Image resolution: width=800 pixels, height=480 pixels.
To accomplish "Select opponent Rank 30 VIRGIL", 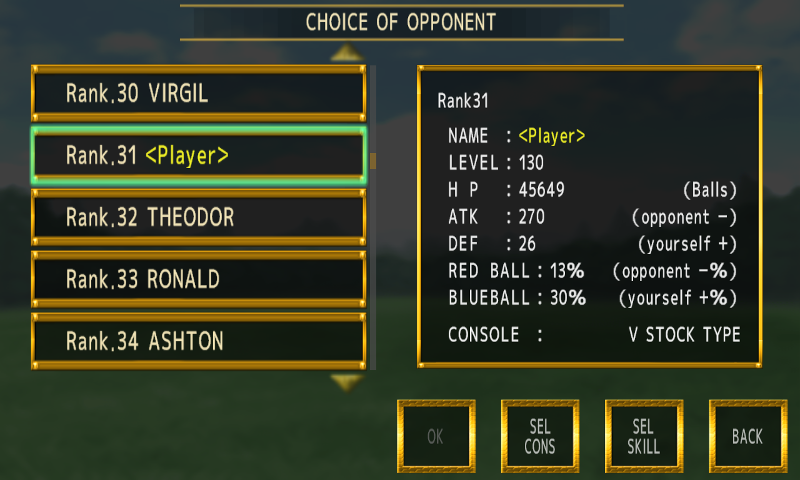I will [199, 94].
